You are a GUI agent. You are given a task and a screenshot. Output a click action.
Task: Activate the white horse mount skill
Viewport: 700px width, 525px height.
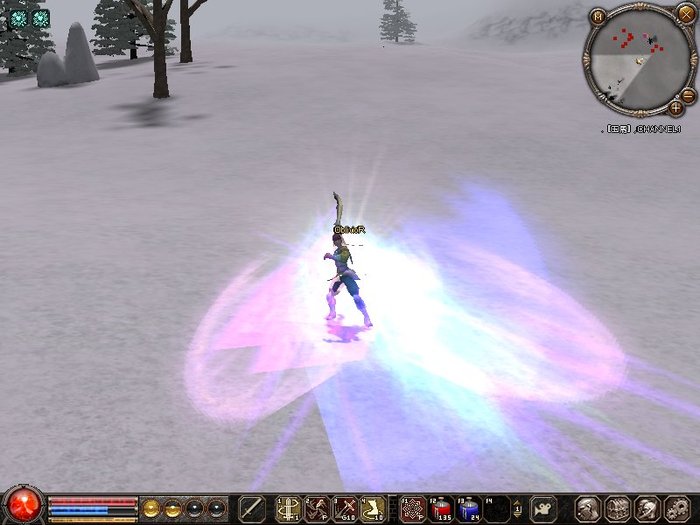[373, 509]
